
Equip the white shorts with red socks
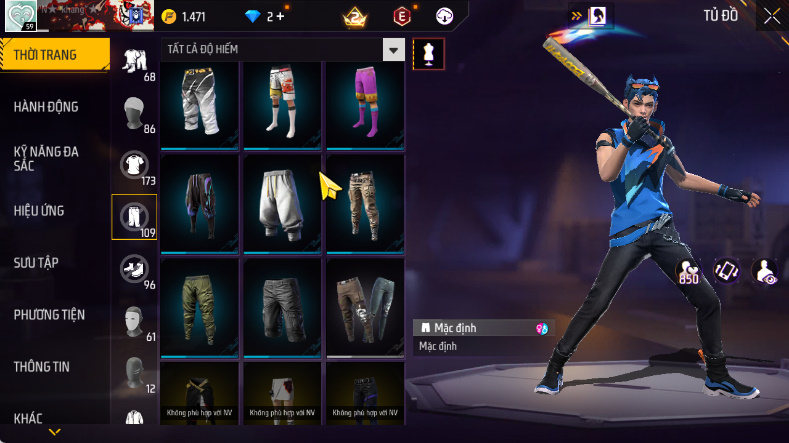282,102
